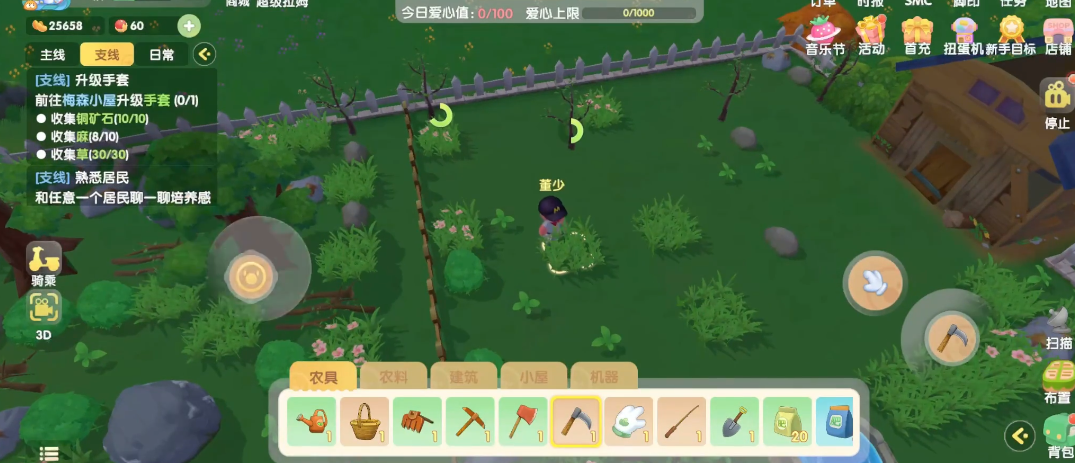Select the white glove tool slot
Image resolution: width=1075 pixels, height=463 pixels.
(628, 421)
